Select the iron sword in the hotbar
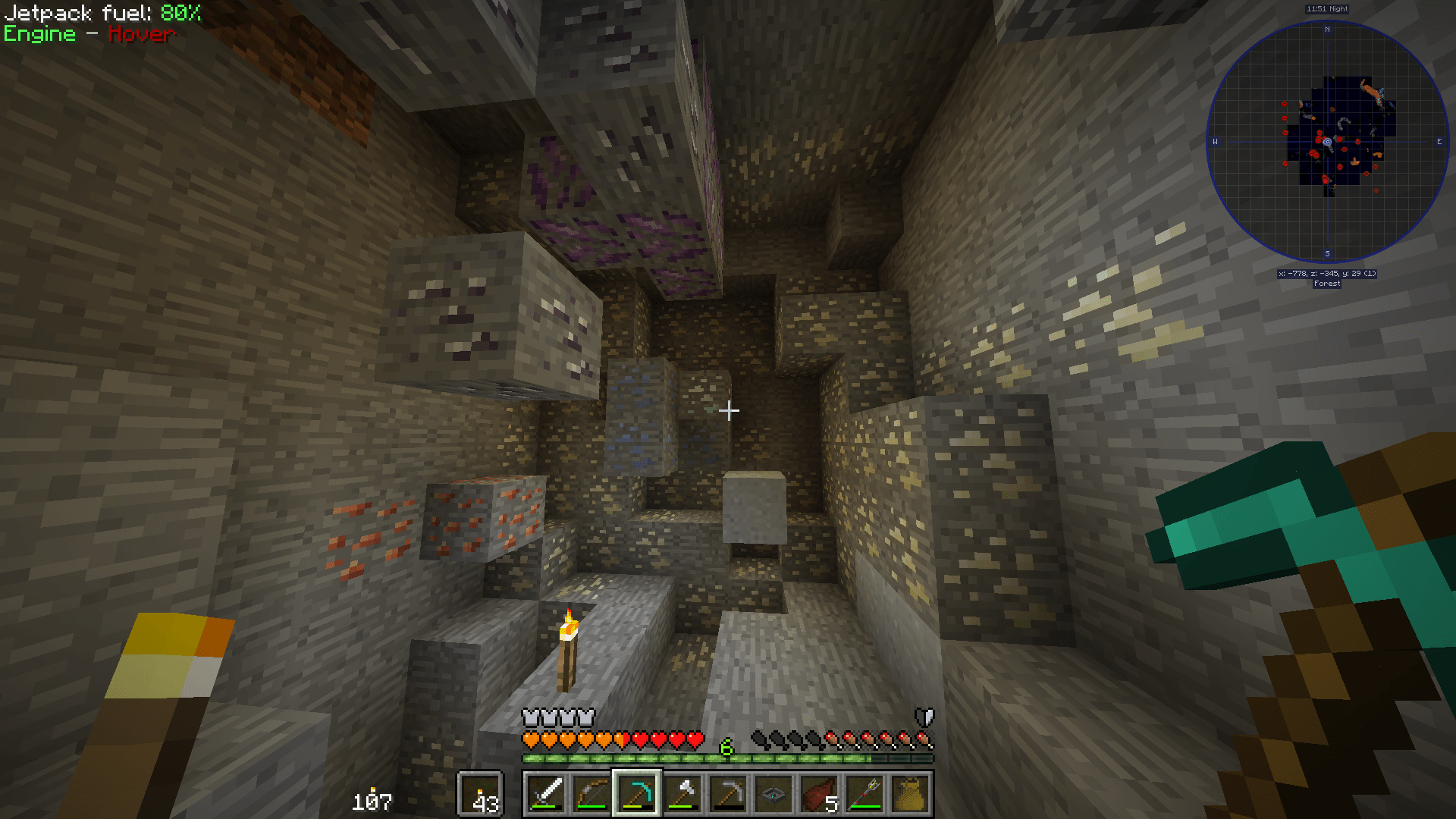This screenshot has width=1456, height=819. [545, 795]
